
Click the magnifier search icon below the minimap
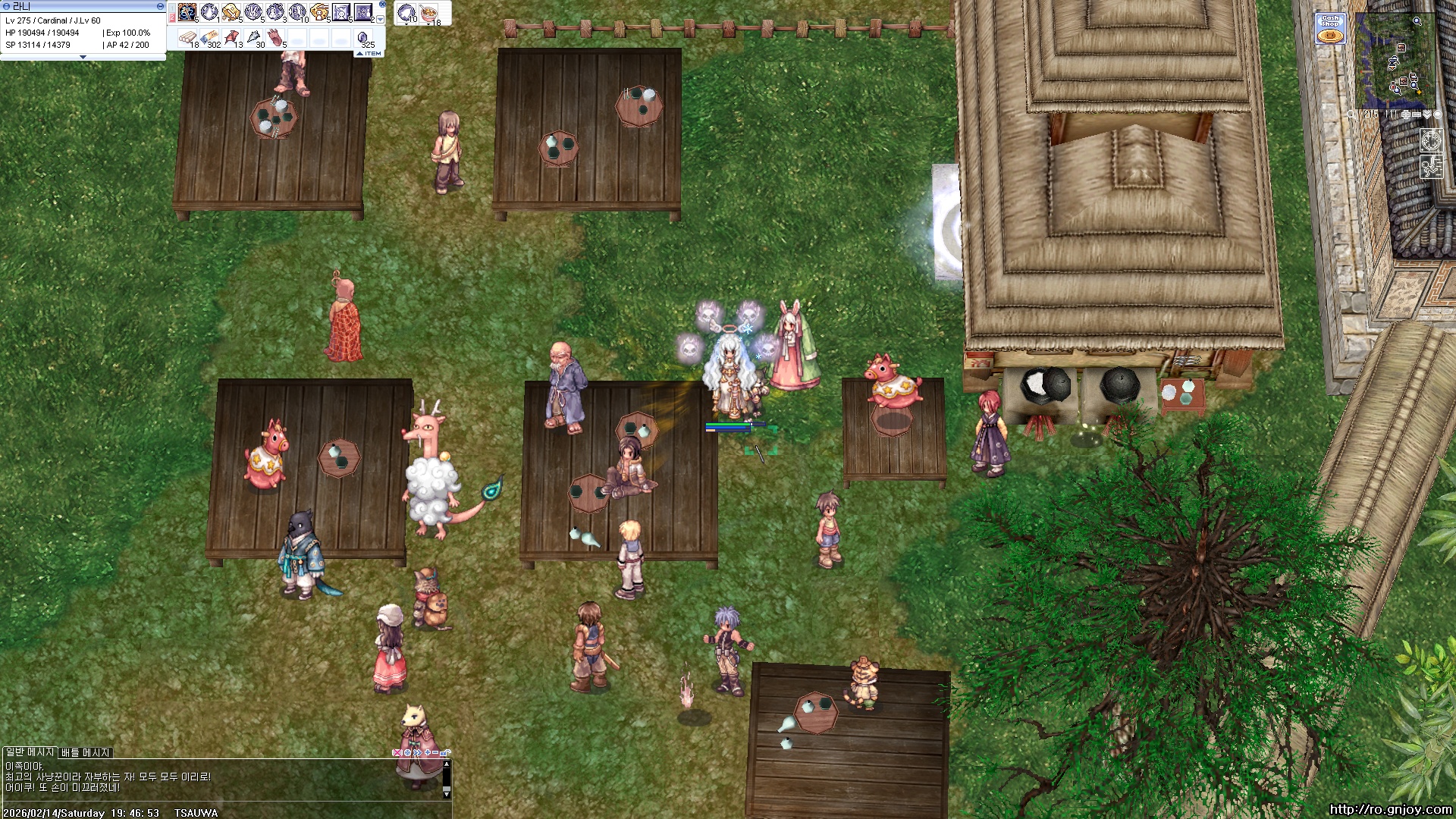[1352, 115]
